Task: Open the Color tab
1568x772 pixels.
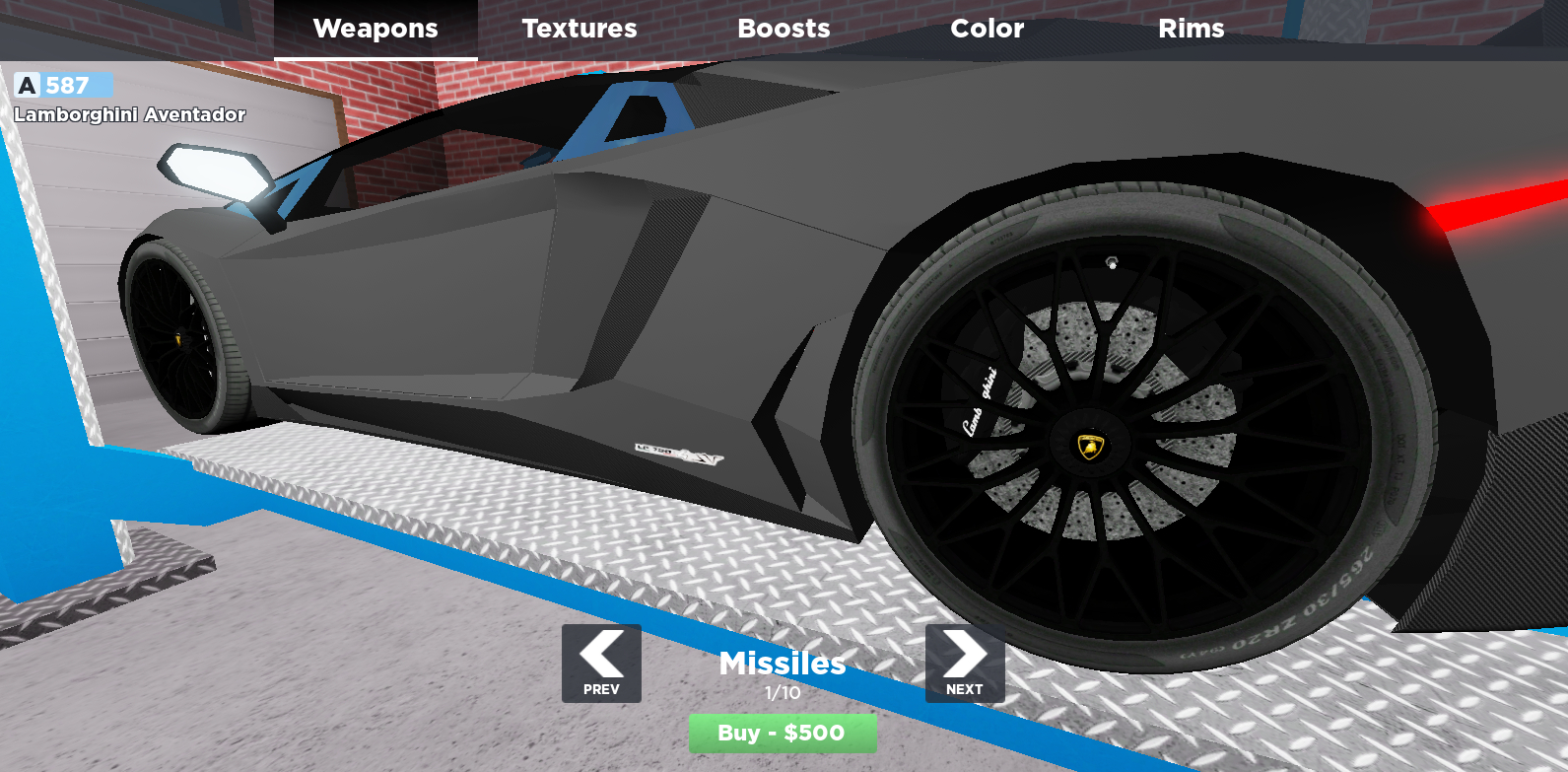Action: pos(987,28)
